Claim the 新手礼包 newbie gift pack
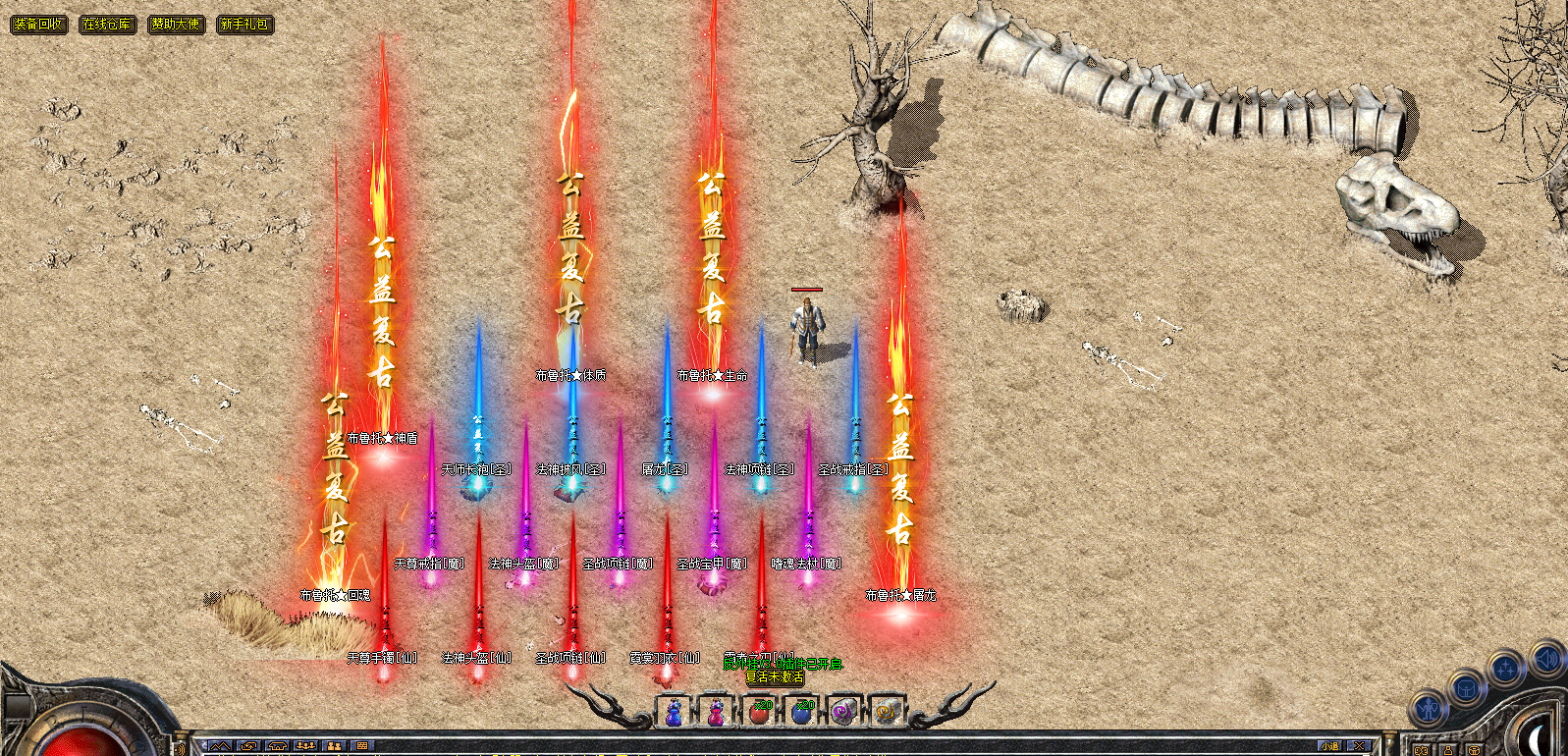This screenshot has width=1568, height=756. [244, 24]
